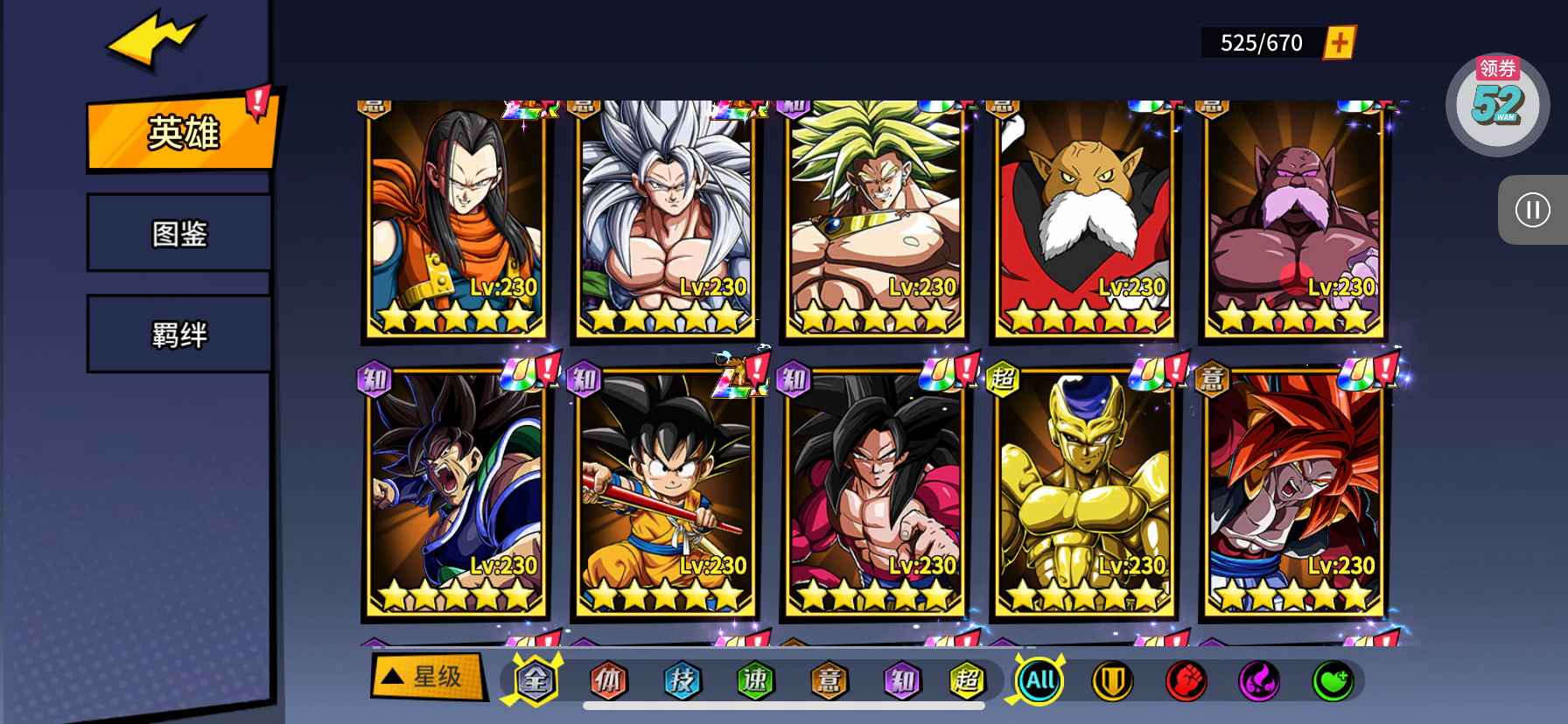Filter by the green heart role
1568x724 pixels.
(x=1333, y=680)
